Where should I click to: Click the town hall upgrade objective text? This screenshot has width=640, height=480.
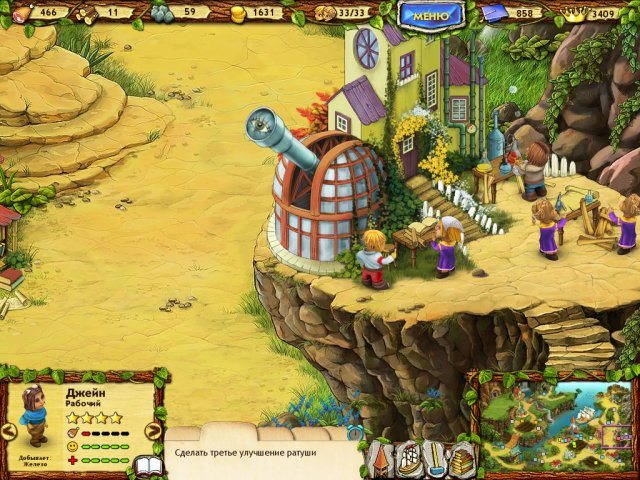[x=246, y=453]
